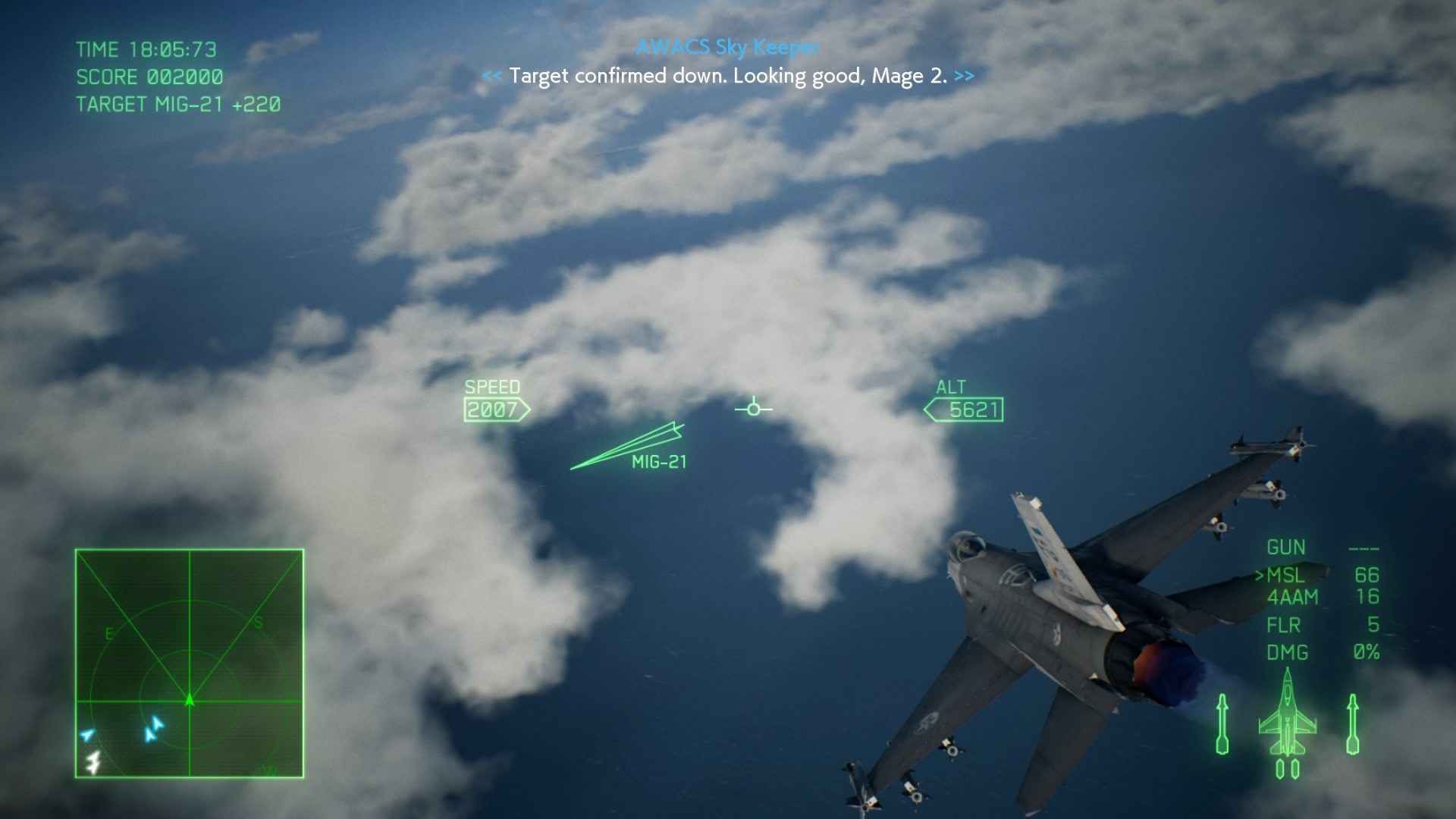Click the MIG-21 target direction arrow
The image size is (1456, 819).
point(626,447)
